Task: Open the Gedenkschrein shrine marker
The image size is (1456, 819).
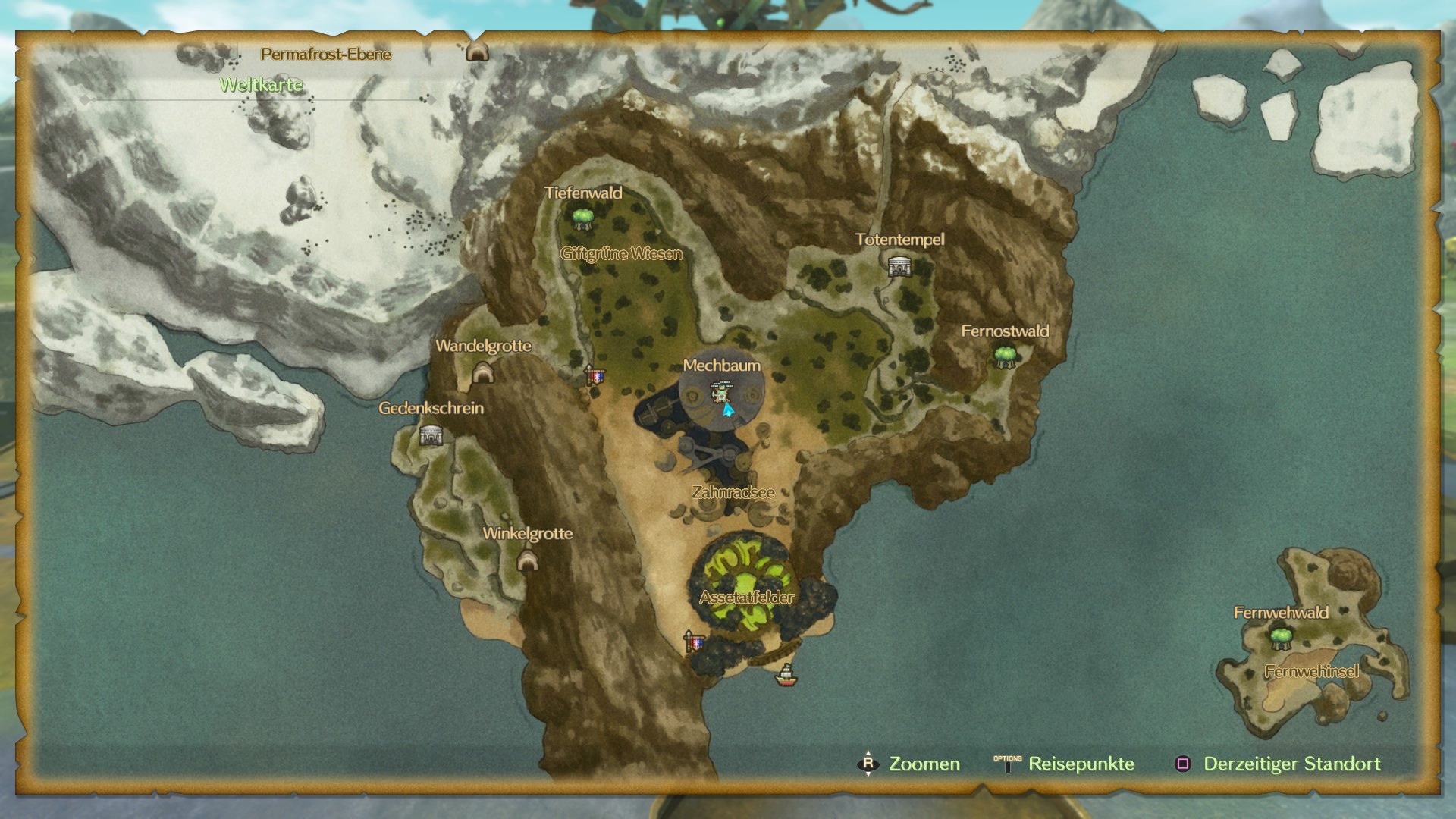Action: click(431, 435)
